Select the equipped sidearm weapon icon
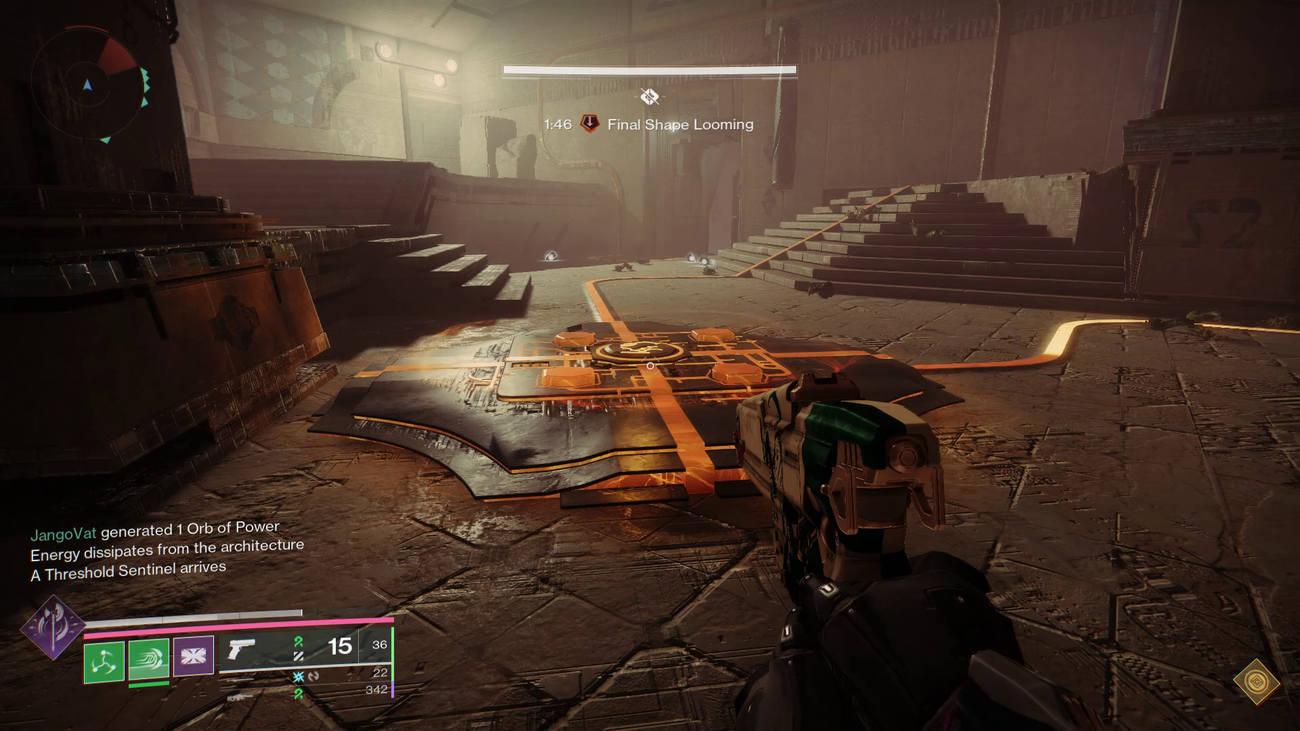1300x731 pixels. click(x=241, y=649)
